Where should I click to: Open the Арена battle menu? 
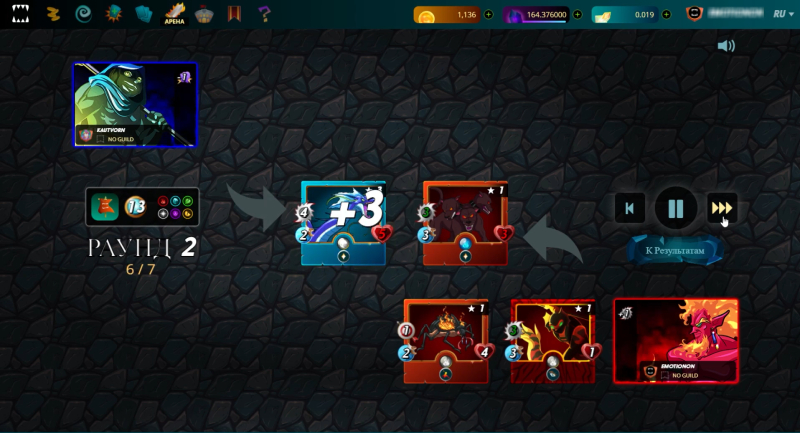pos(175,14)
